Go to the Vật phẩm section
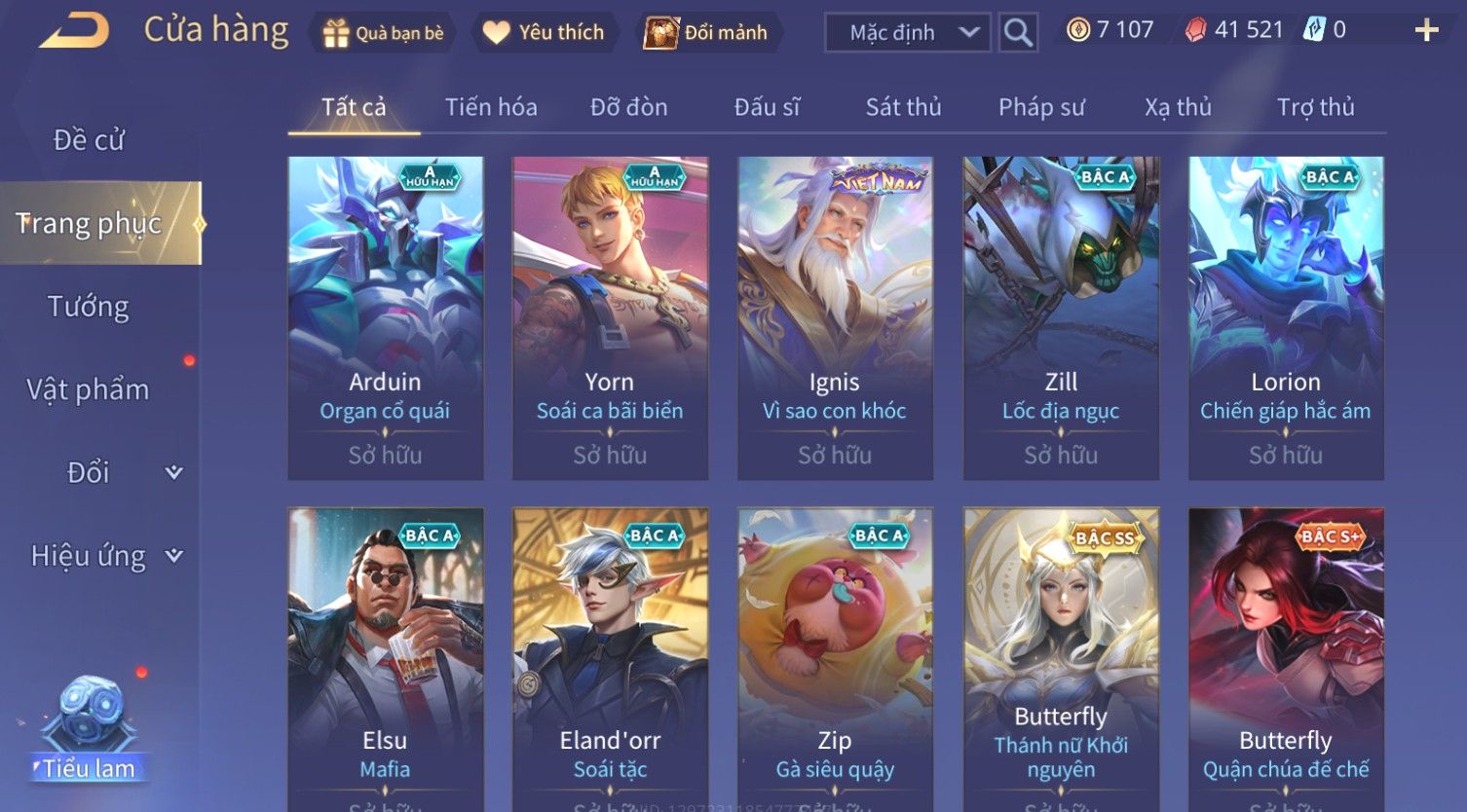 click(x=89, y=389)
